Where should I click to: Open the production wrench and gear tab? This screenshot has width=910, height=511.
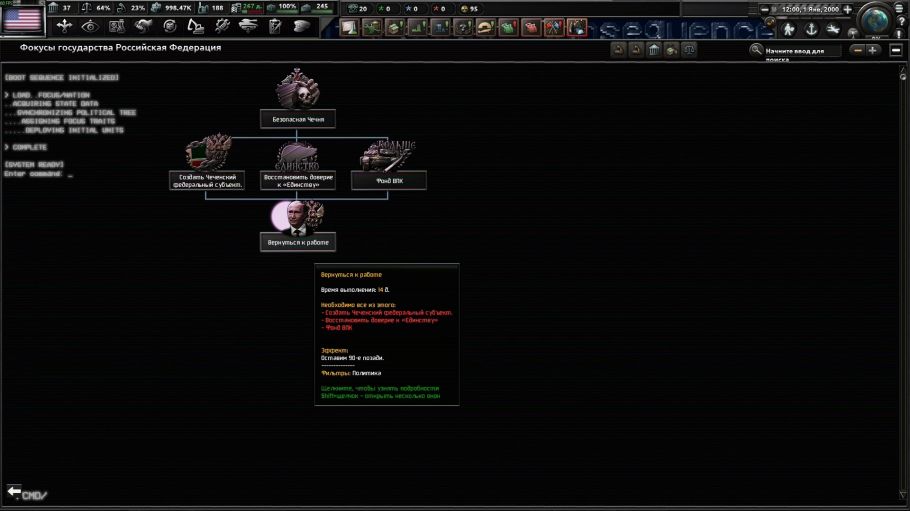222,26
